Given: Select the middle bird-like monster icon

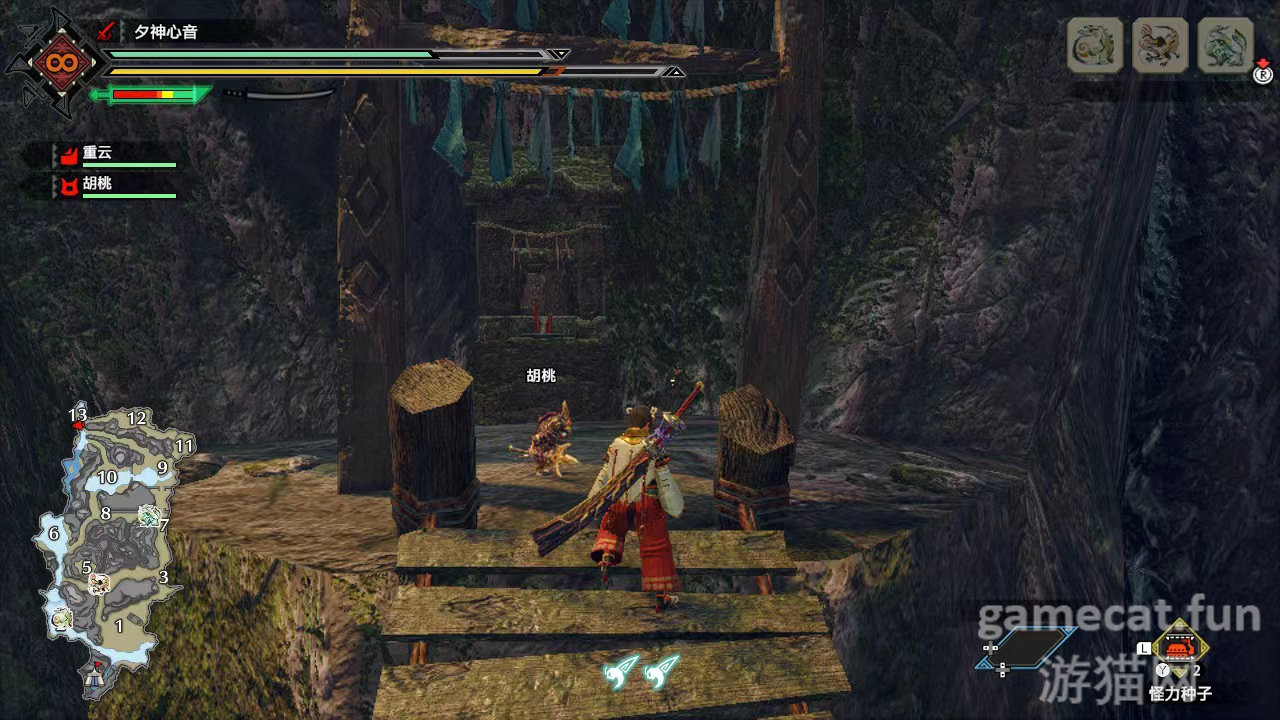Looking at the screenshot, I should coord(1160,45).
